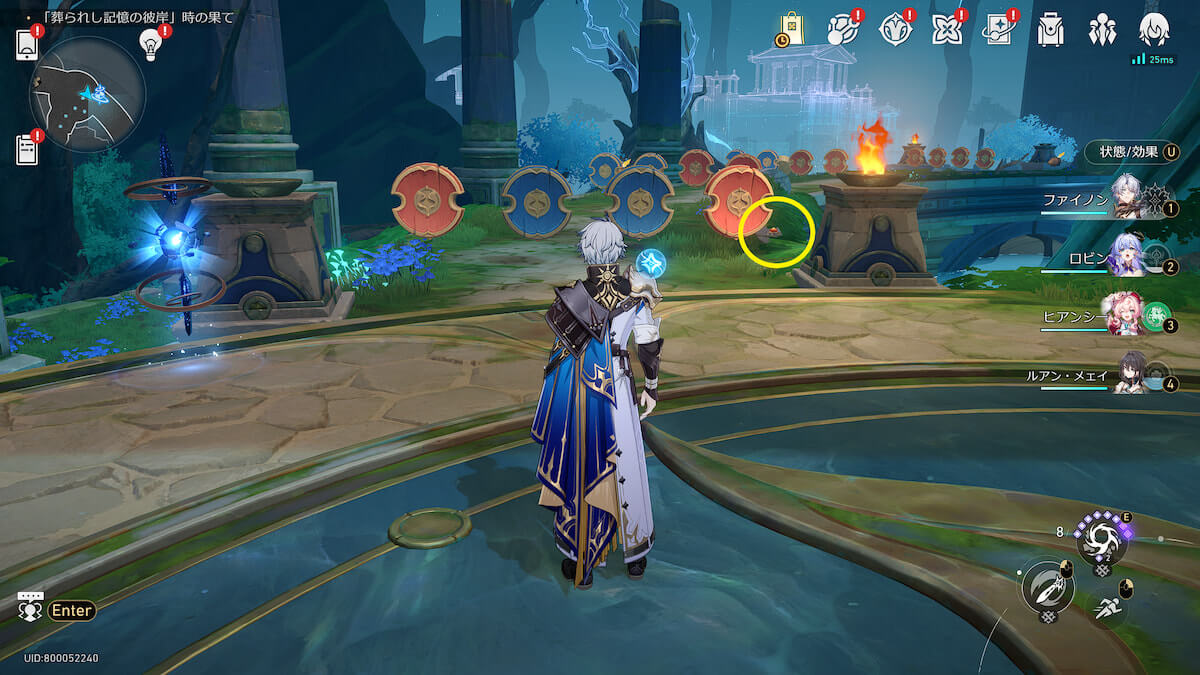
Task: Open the team lineup icon
Action: tap(1102, 30)
